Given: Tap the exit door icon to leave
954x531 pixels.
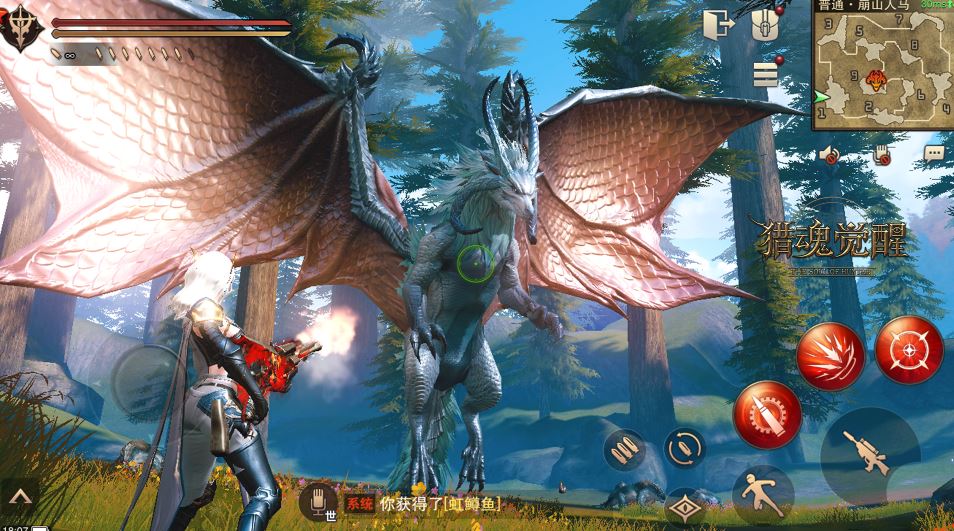Looking at the screenshot, I should 718,24.
